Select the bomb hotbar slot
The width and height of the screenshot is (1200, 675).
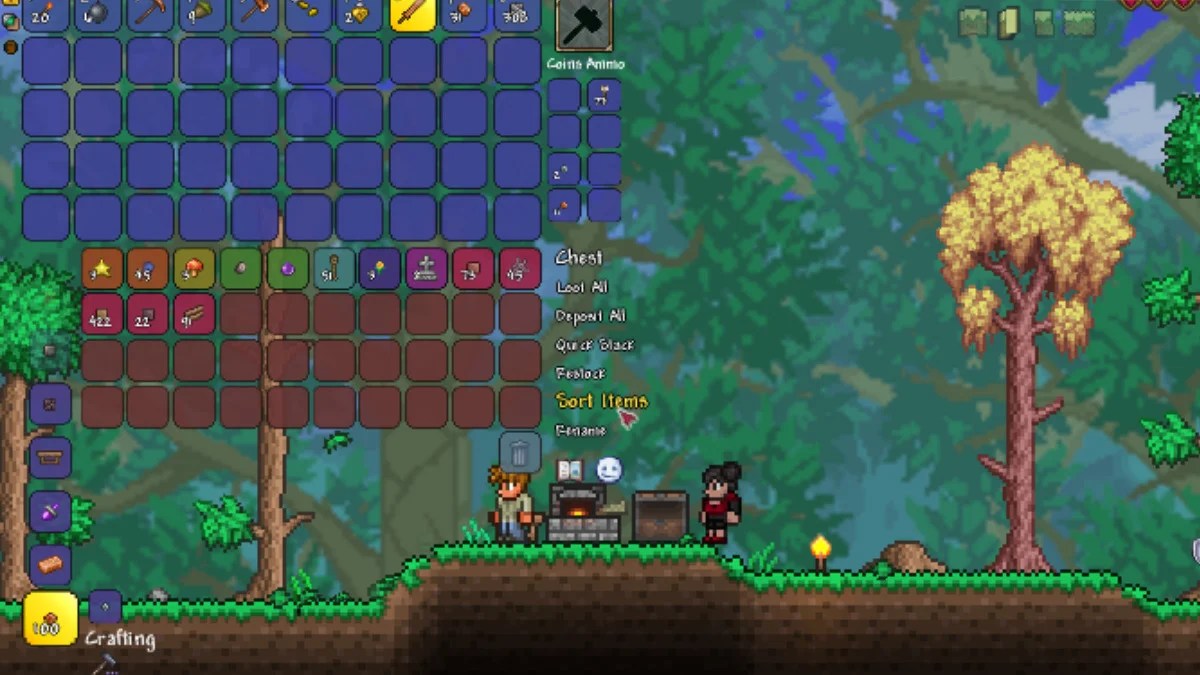(97, 13)
